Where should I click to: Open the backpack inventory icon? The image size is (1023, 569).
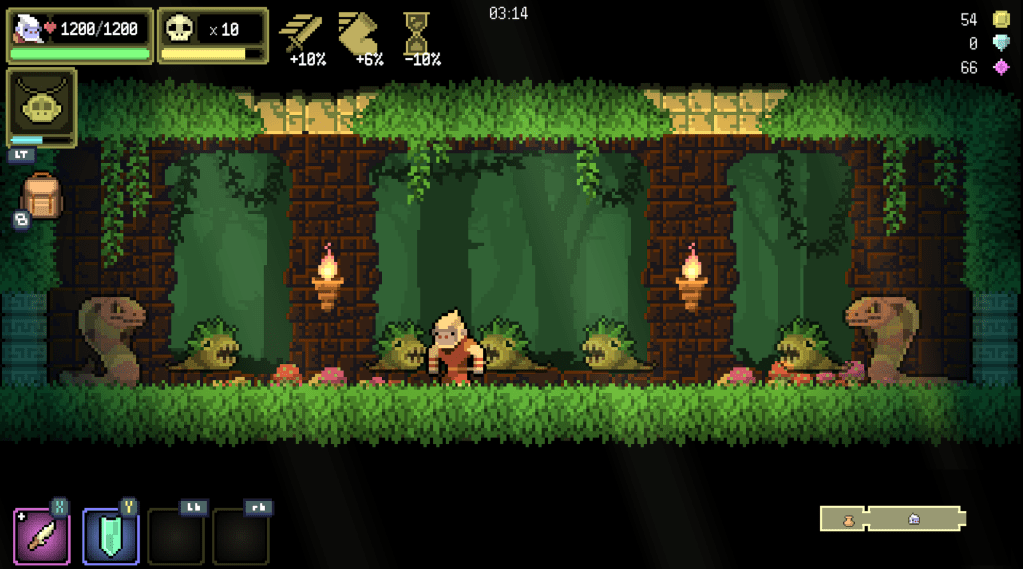click(41, 196)
